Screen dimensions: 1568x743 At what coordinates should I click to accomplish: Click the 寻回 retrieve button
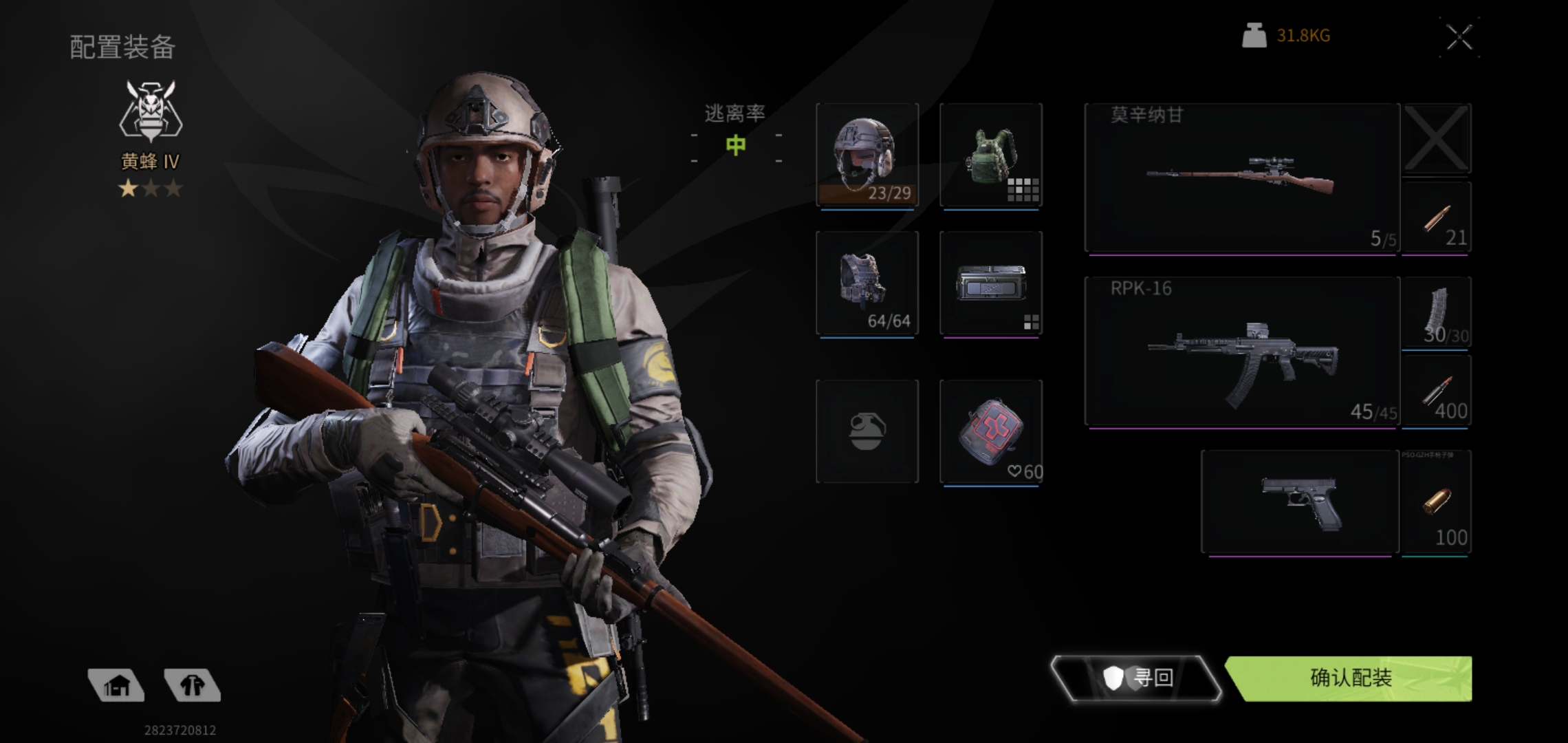click(x=1136, y=678)
